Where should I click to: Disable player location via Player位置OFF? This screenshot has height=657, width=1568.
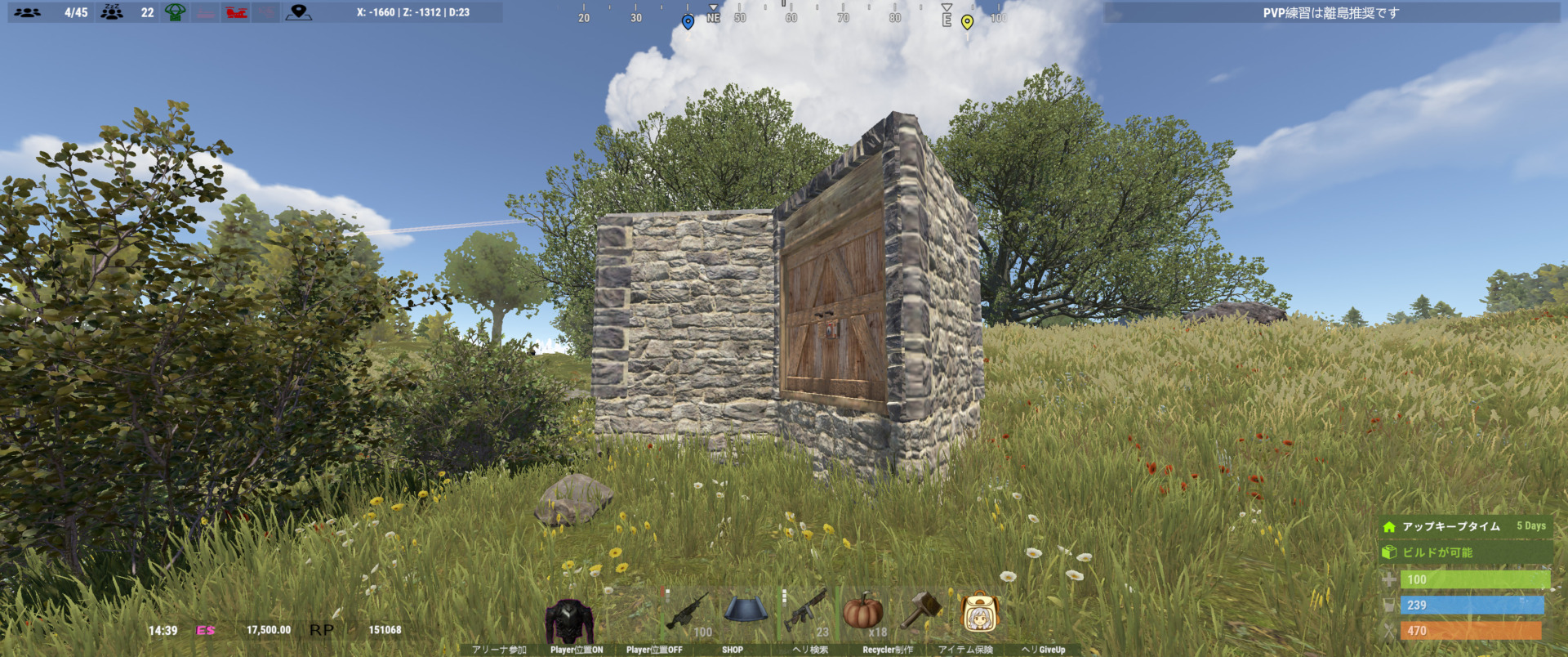pos(654,649)
